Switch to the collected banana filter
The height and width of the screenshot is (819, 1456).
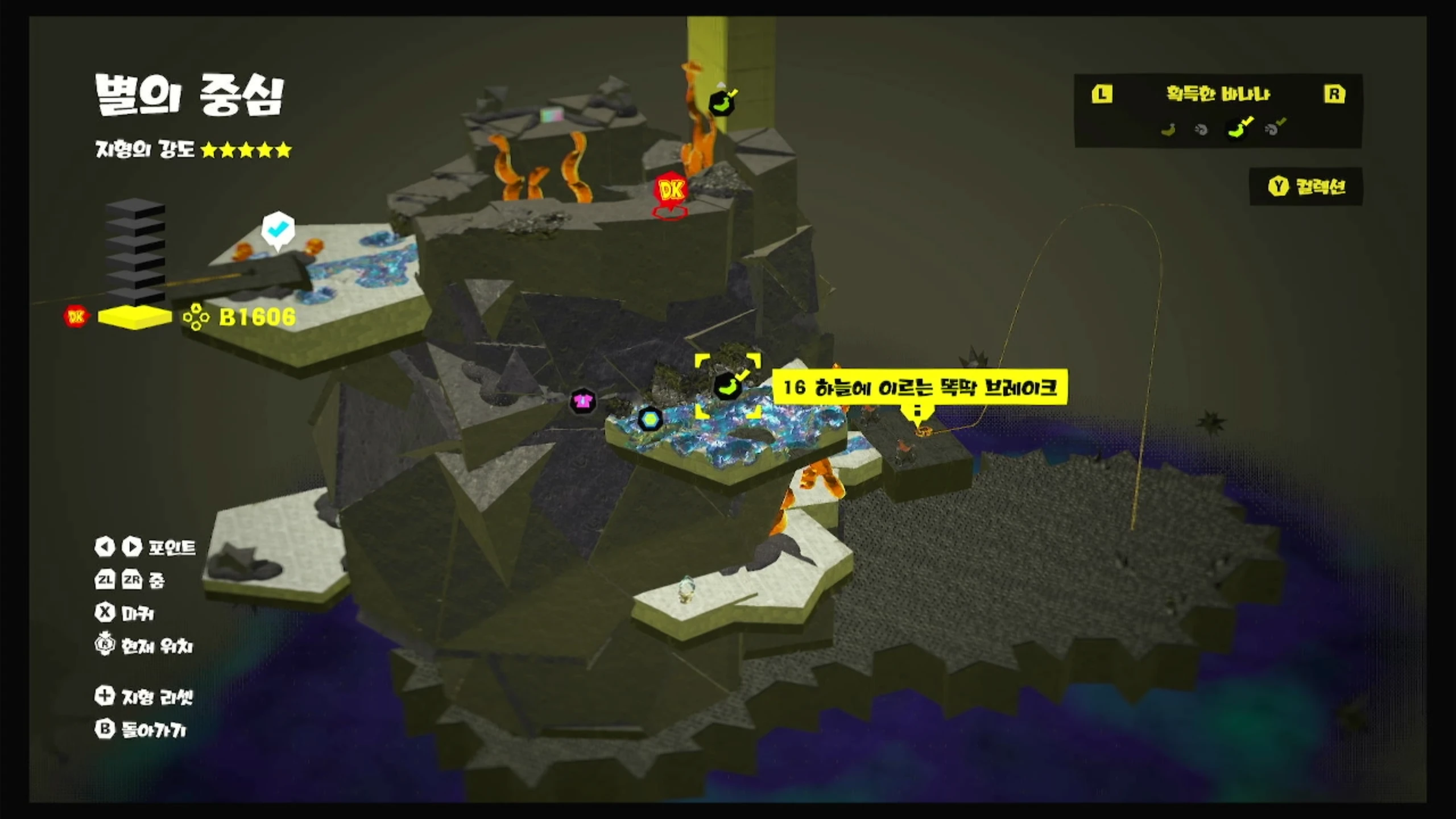coord(1238,129)
